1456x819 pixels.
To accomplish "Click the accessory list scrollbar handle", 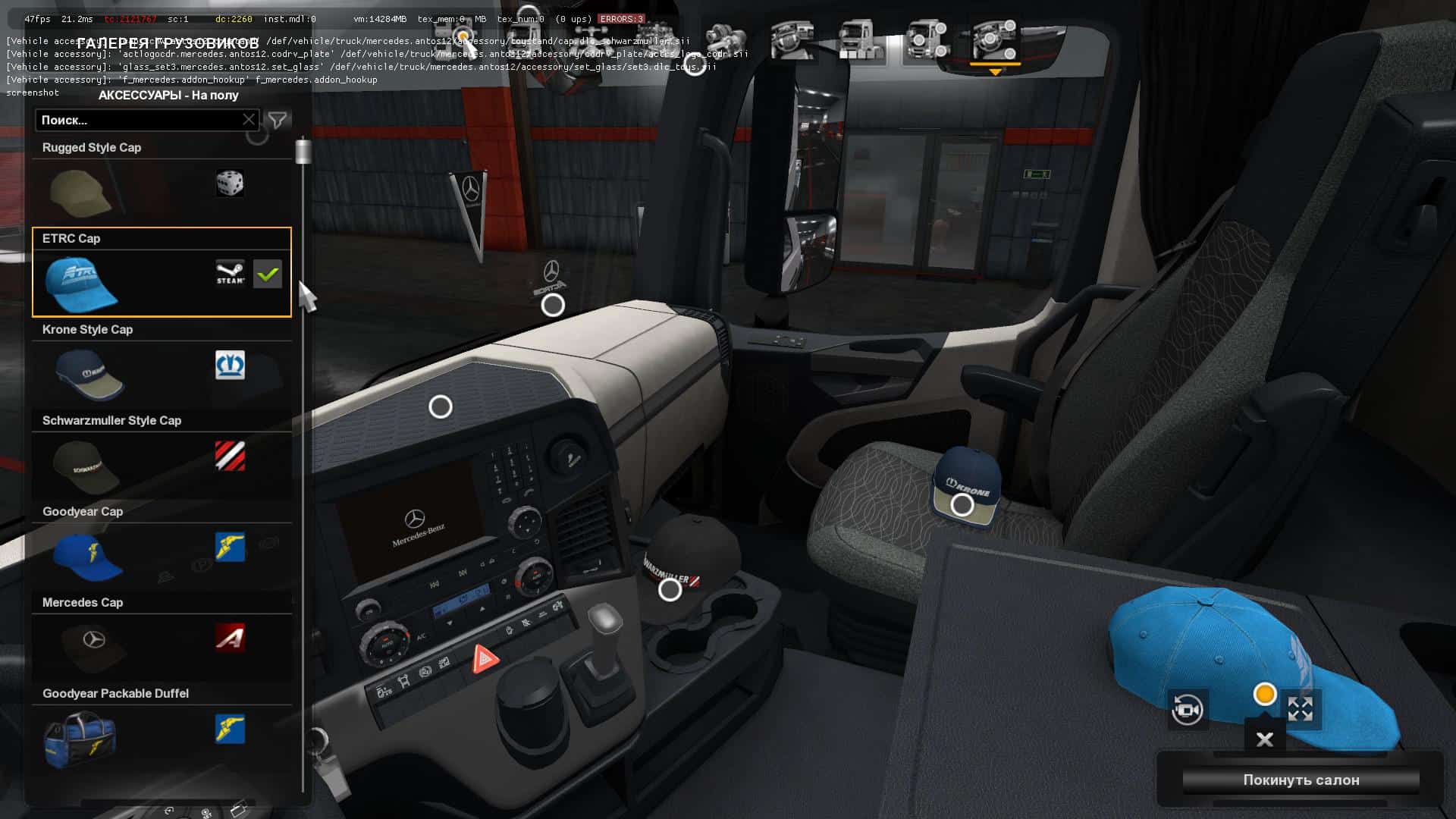I will click(303, 151).
